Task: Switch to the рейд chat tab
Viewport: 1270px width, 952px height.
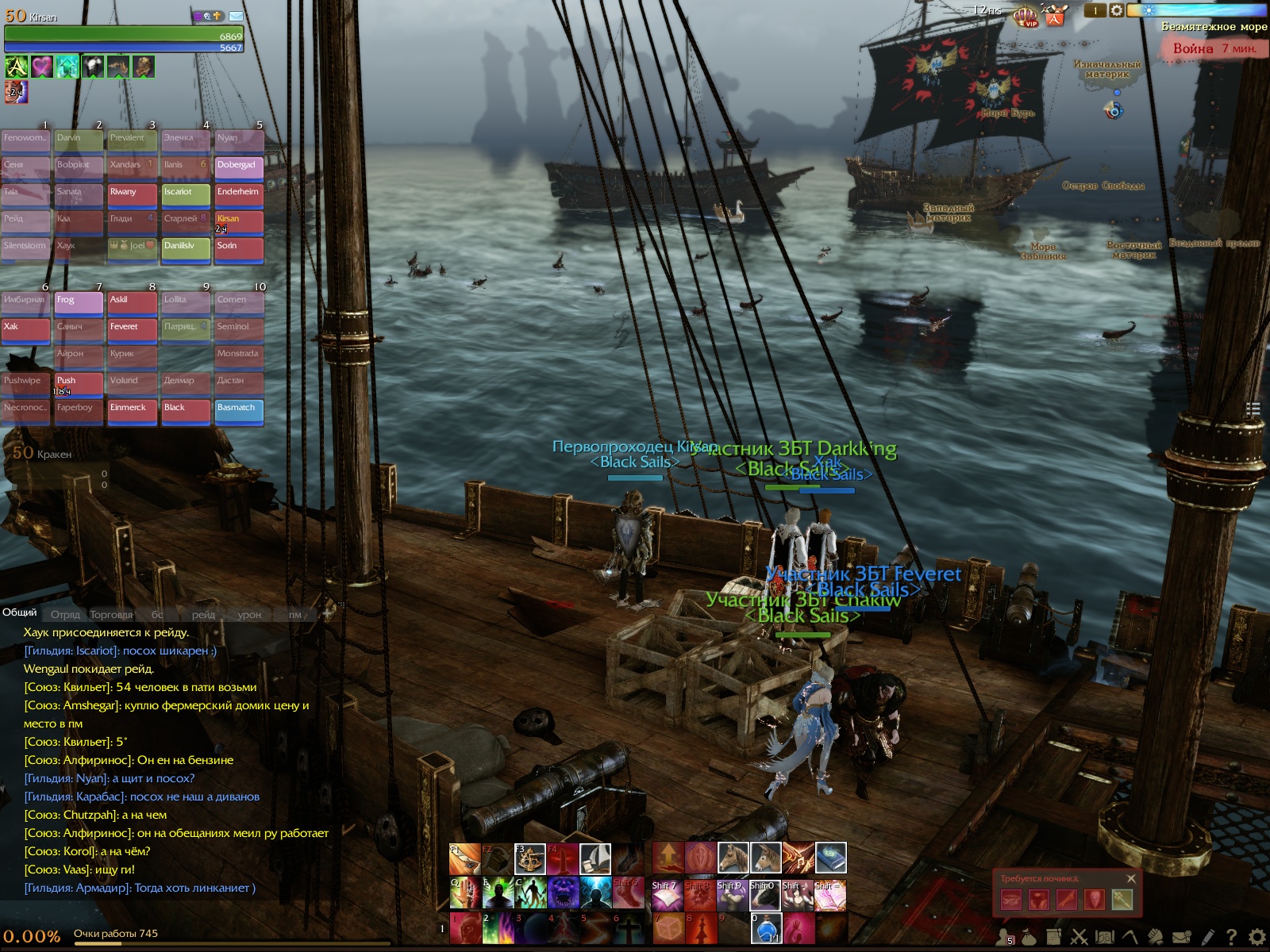Action: coord(203,614)
